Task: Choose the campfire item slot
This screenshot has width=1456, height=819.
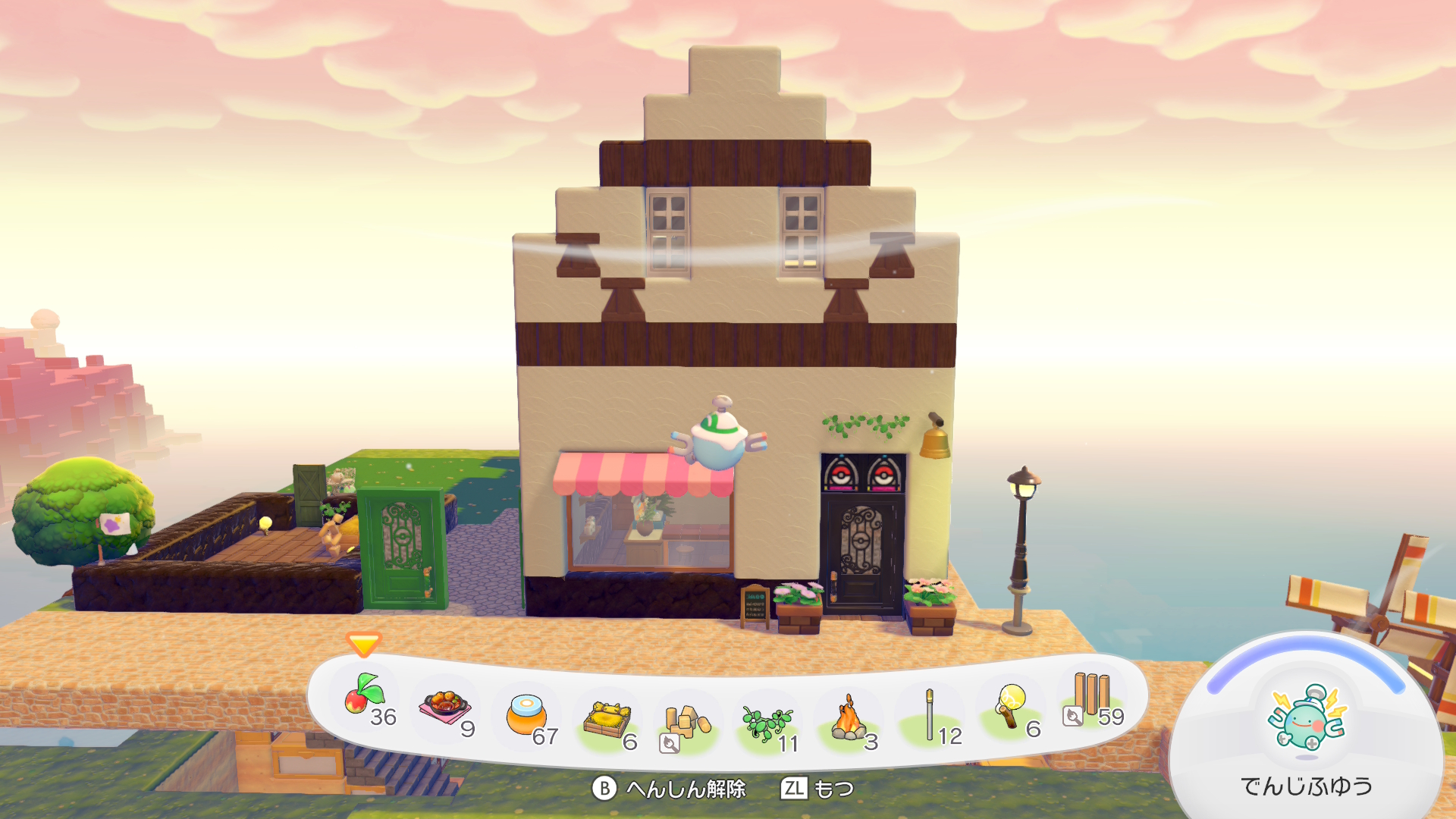Action: coord(849,719)
